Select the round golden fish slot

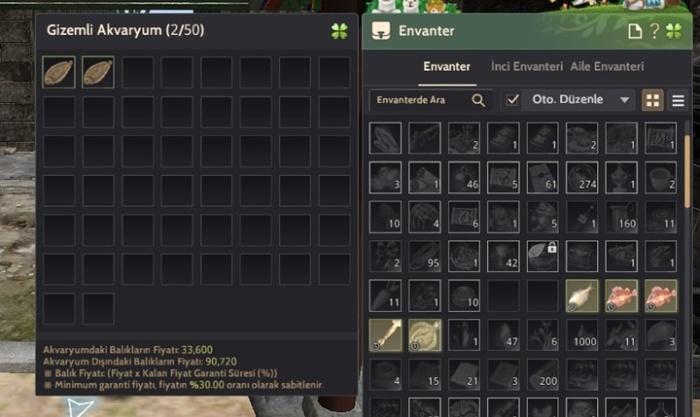tap(425, 334)
